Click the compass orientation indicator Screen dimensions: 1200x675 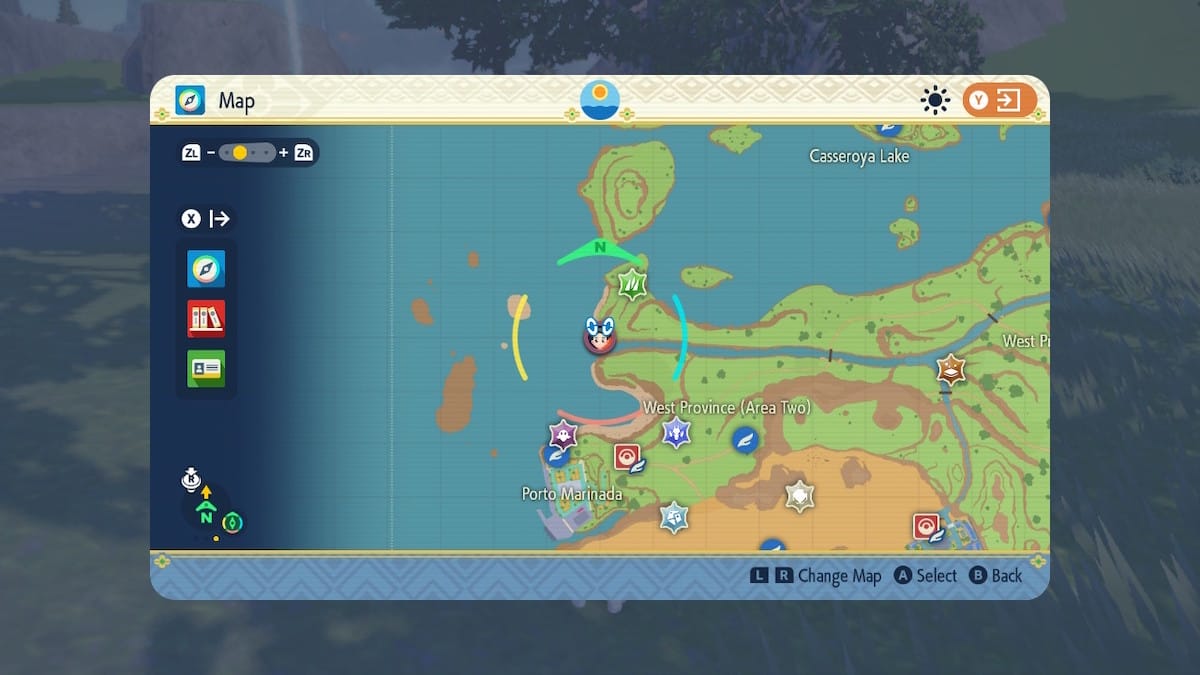(207, 513)
